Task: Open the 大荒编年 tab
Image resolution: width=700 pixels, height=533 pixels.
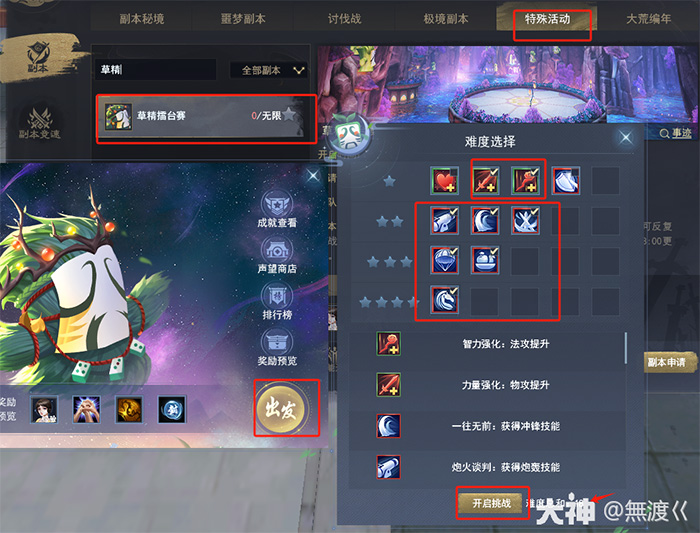Action: coord(649,19)
